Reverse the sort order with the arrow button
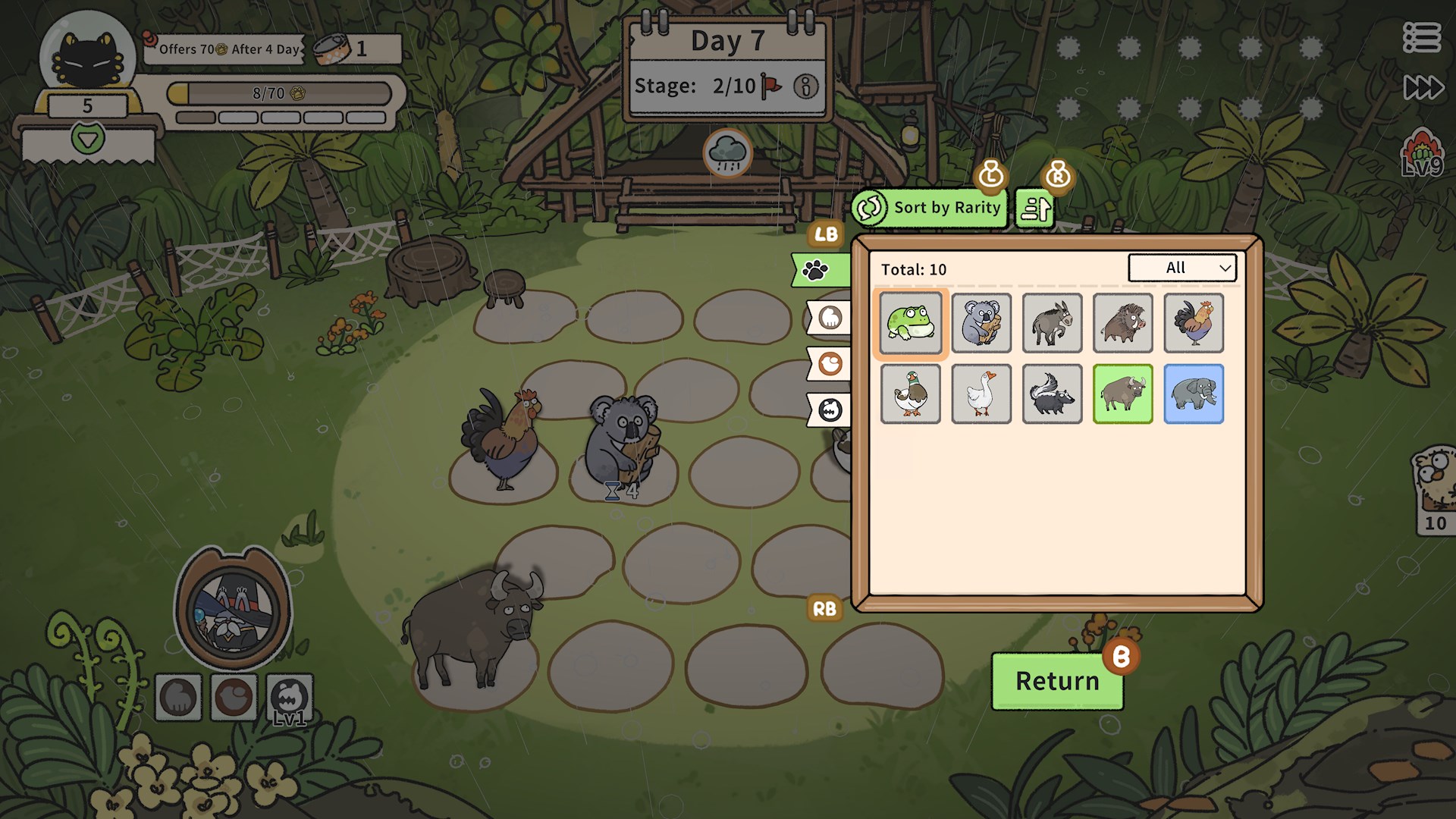The image size is (1456, 819). click(1035, 208)
